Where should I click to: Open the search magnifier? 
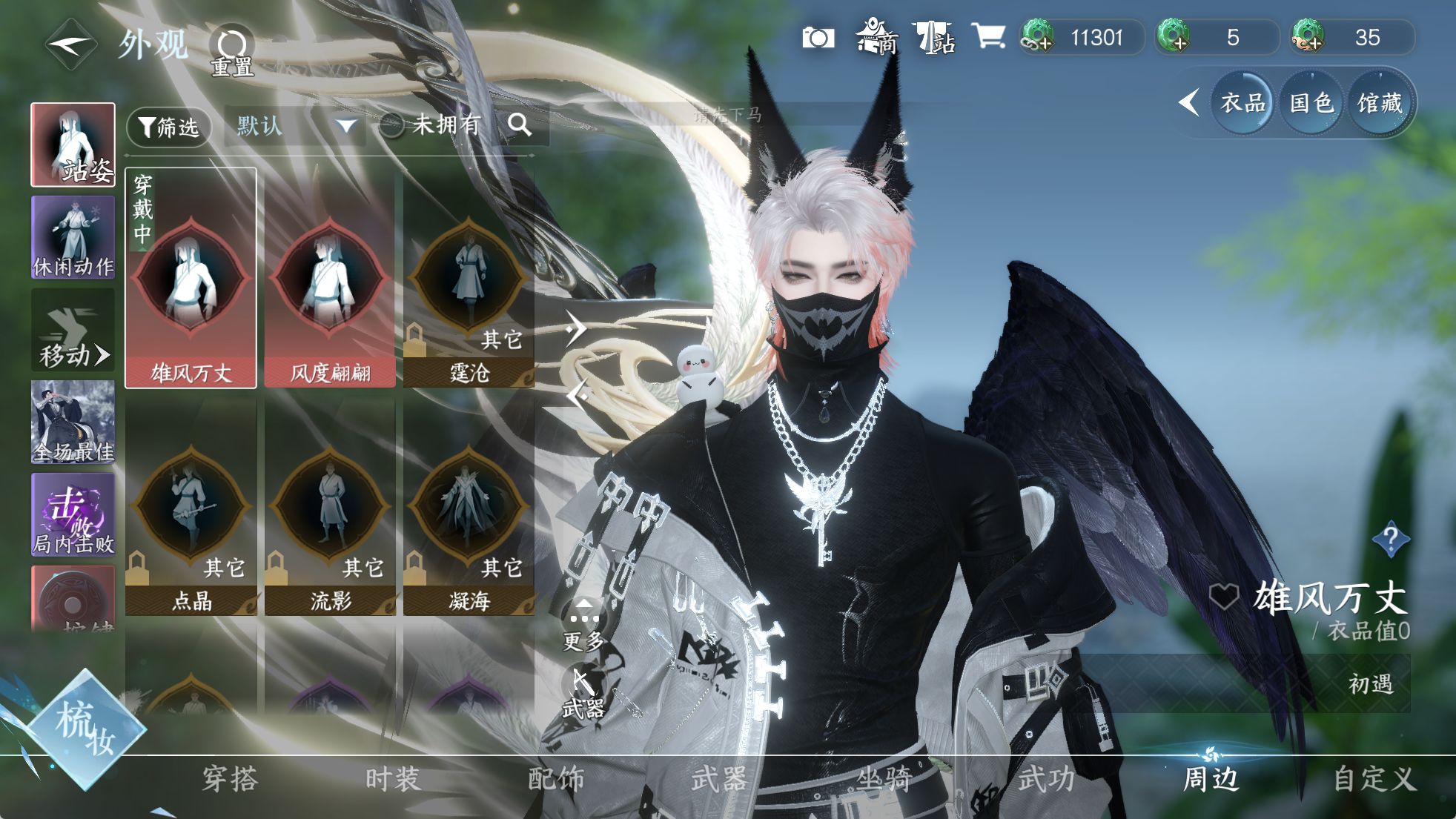(520, 125)
